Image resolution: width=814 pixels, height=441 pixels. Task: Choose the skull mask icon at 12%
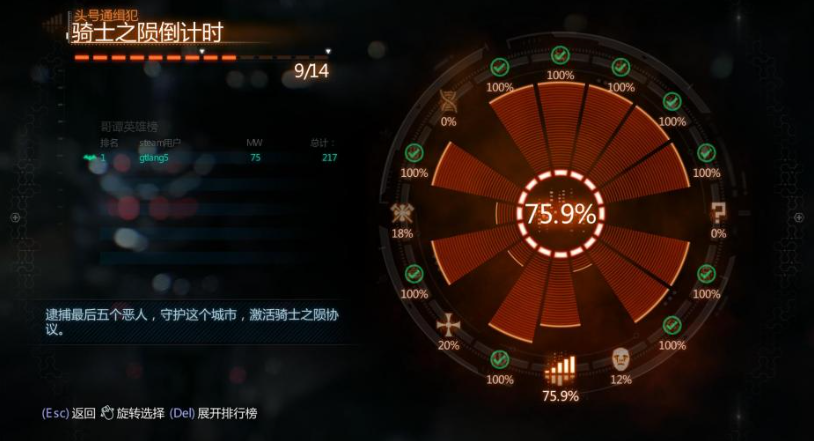tap(621, 359)
